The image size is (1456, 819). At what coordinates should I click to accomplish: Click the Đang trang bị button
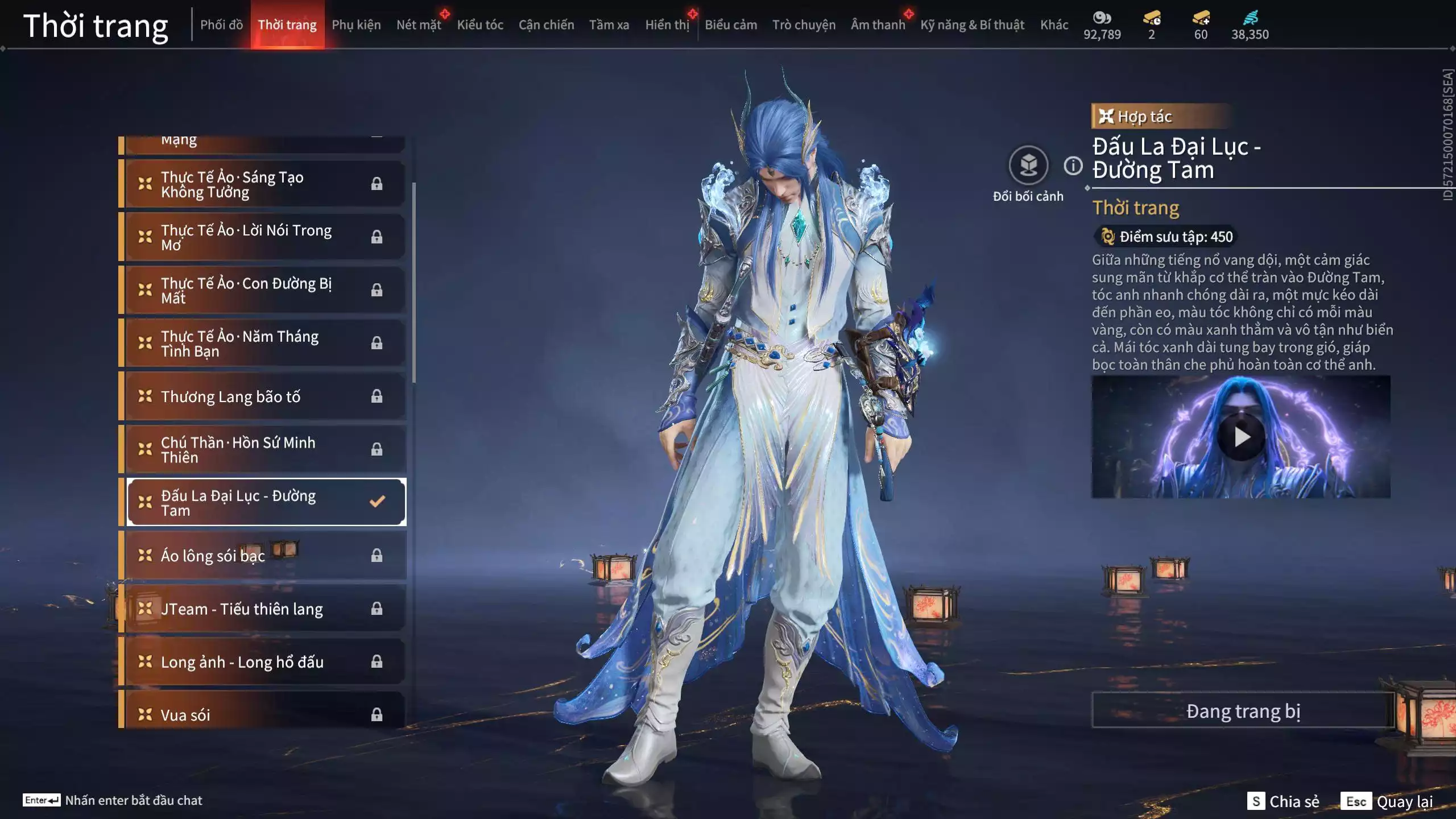[x=1243, y=711]
